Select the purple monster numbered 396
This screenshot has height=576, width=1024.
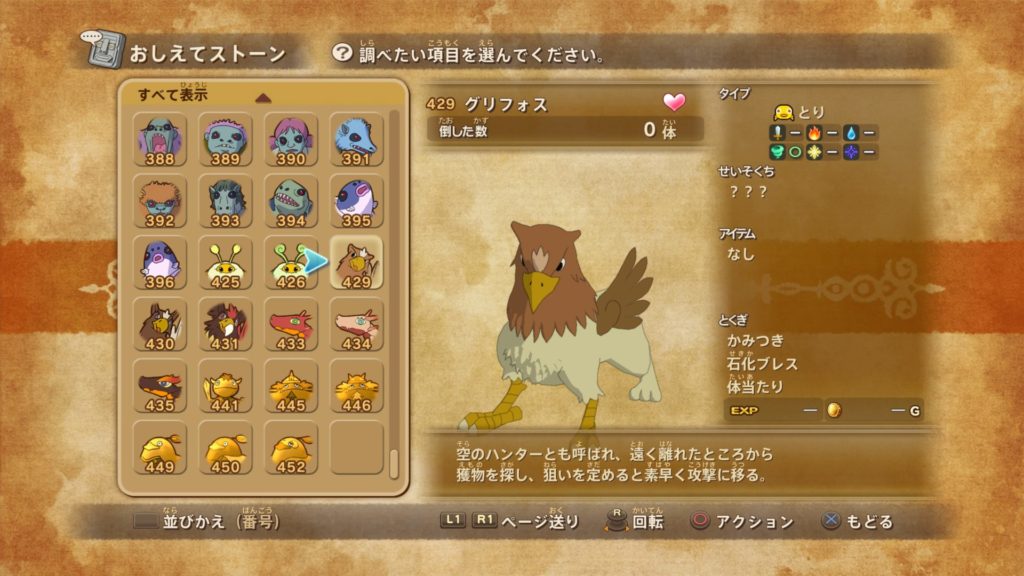click(x=160, y=263)
